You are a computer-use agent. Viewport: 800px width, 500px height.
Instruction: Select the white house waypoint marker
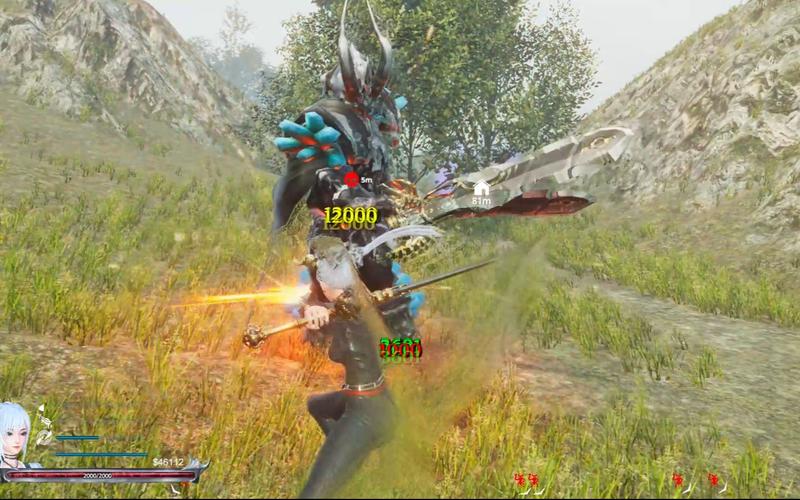click(x=482, y=187)
